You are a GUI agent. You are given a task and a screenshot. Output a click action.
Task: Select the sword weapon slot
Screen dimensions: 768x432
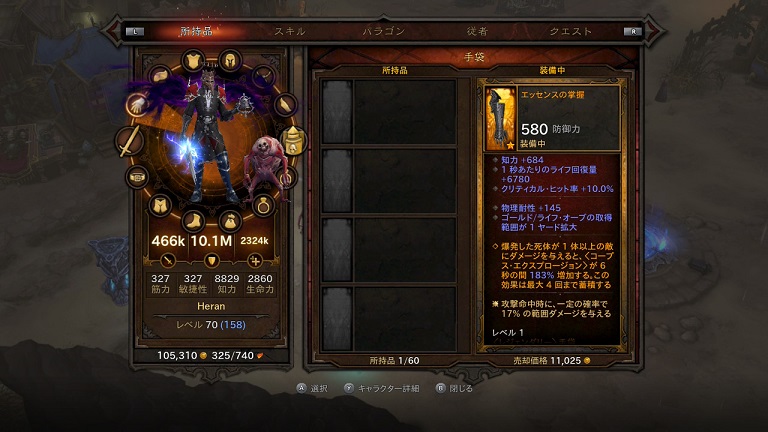coord(130,142)
